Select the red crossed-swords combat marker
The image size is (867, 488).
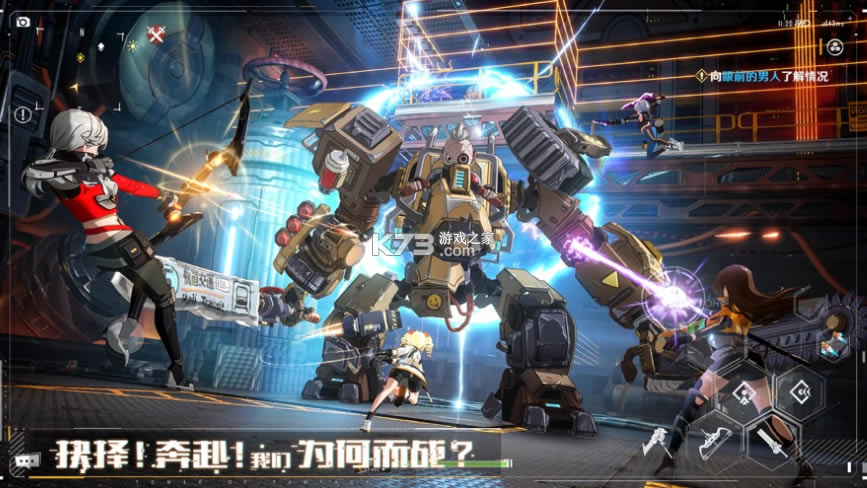pos(156,35)
